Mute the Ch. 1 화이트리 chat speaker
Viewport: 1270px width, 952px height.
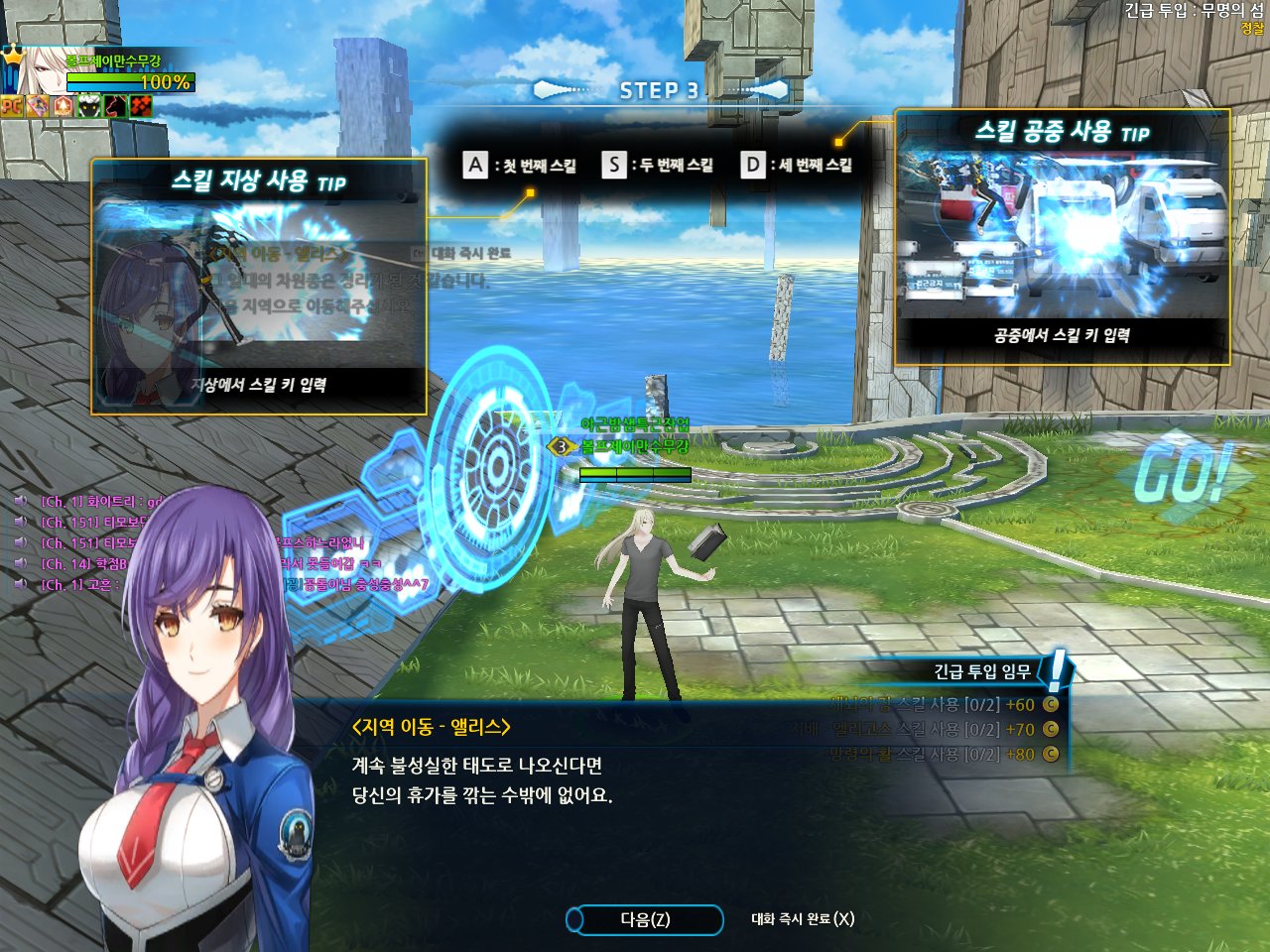coord(21,500)
